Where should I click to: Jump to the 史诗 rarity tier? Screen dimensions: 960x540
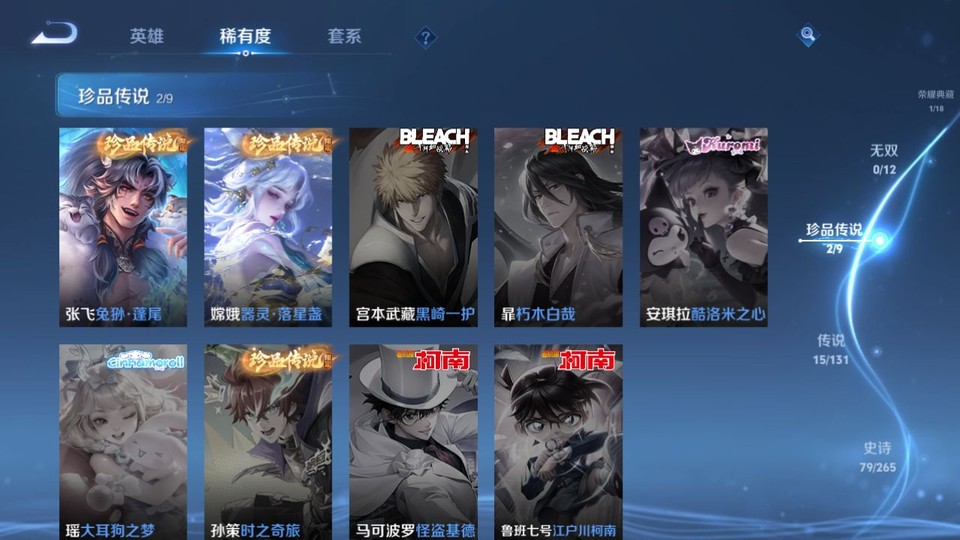pyautogui.click(x=877, y=457)
